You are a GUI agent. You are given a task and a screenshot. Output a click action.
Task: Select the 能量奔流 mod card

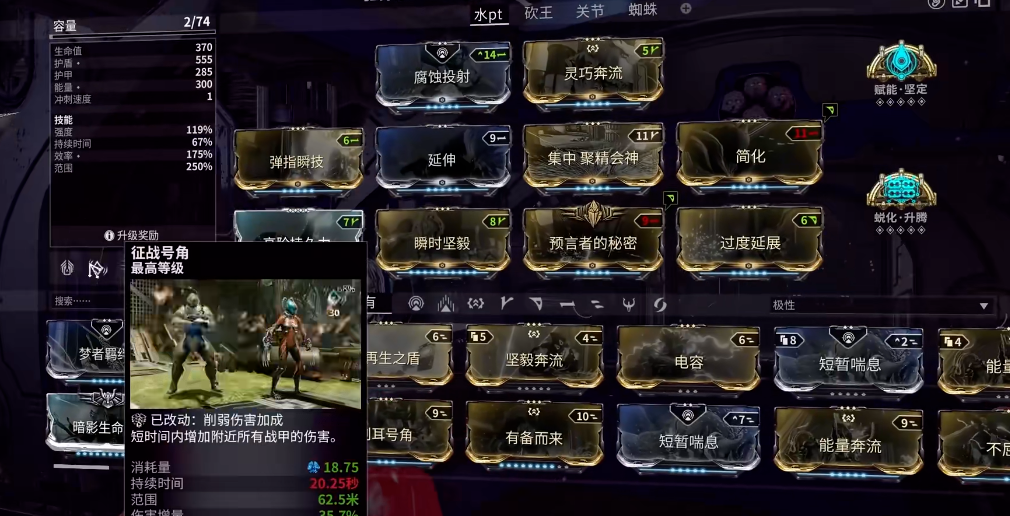click(x=849, y=442)
